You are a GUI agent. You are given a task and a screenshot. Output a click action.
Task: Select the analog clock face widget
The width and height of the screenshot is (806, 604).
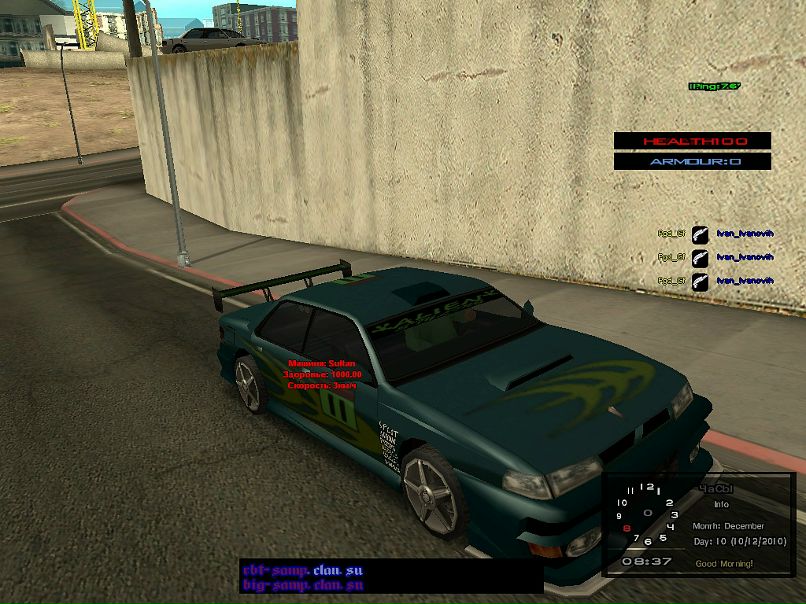click(646, 514)
